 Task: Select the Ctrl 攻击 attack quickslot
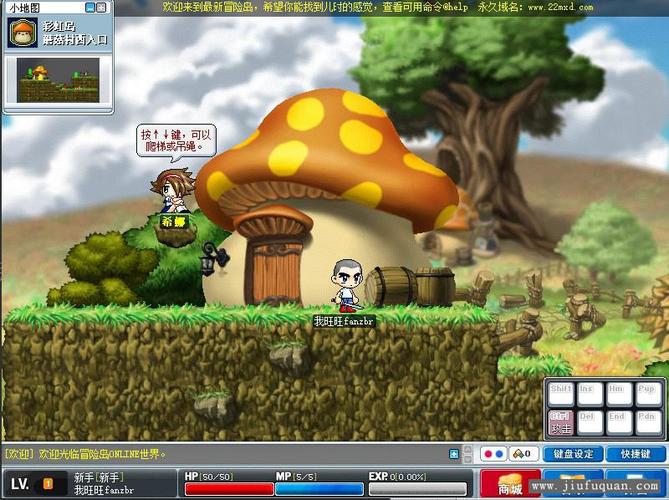(561, 423)
